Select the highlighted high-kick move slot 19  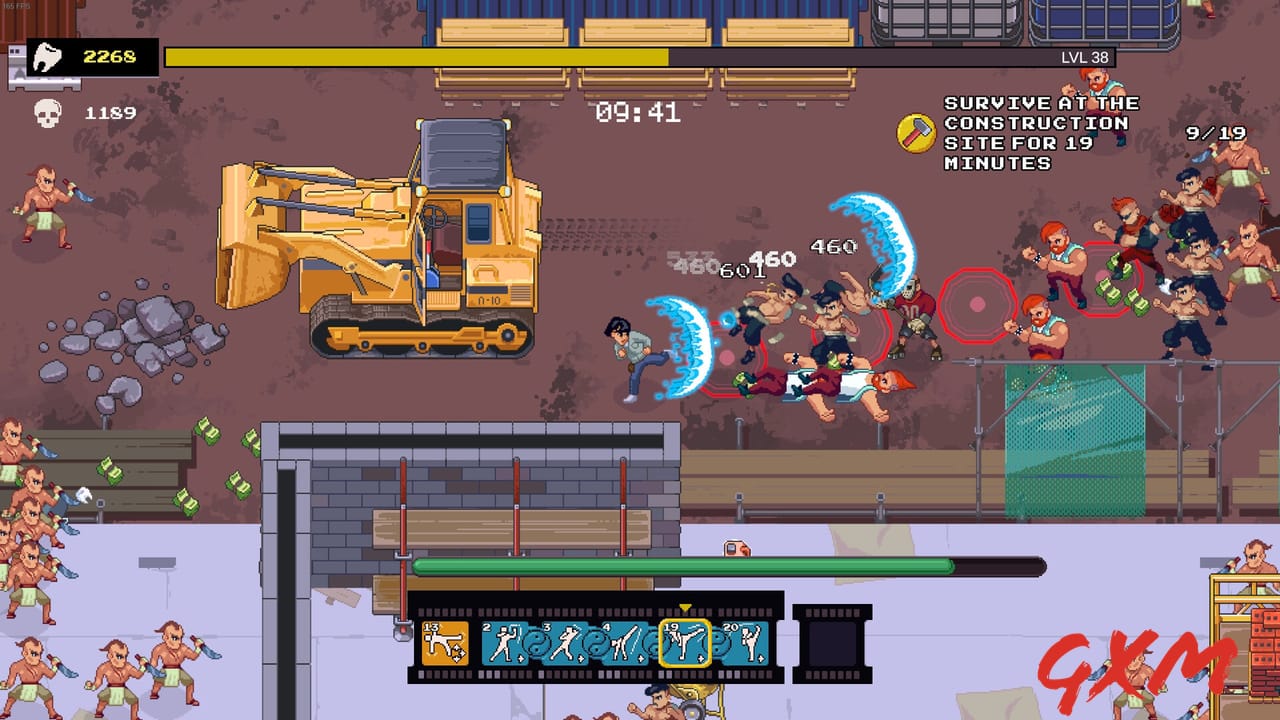click(x=687, y=642)
